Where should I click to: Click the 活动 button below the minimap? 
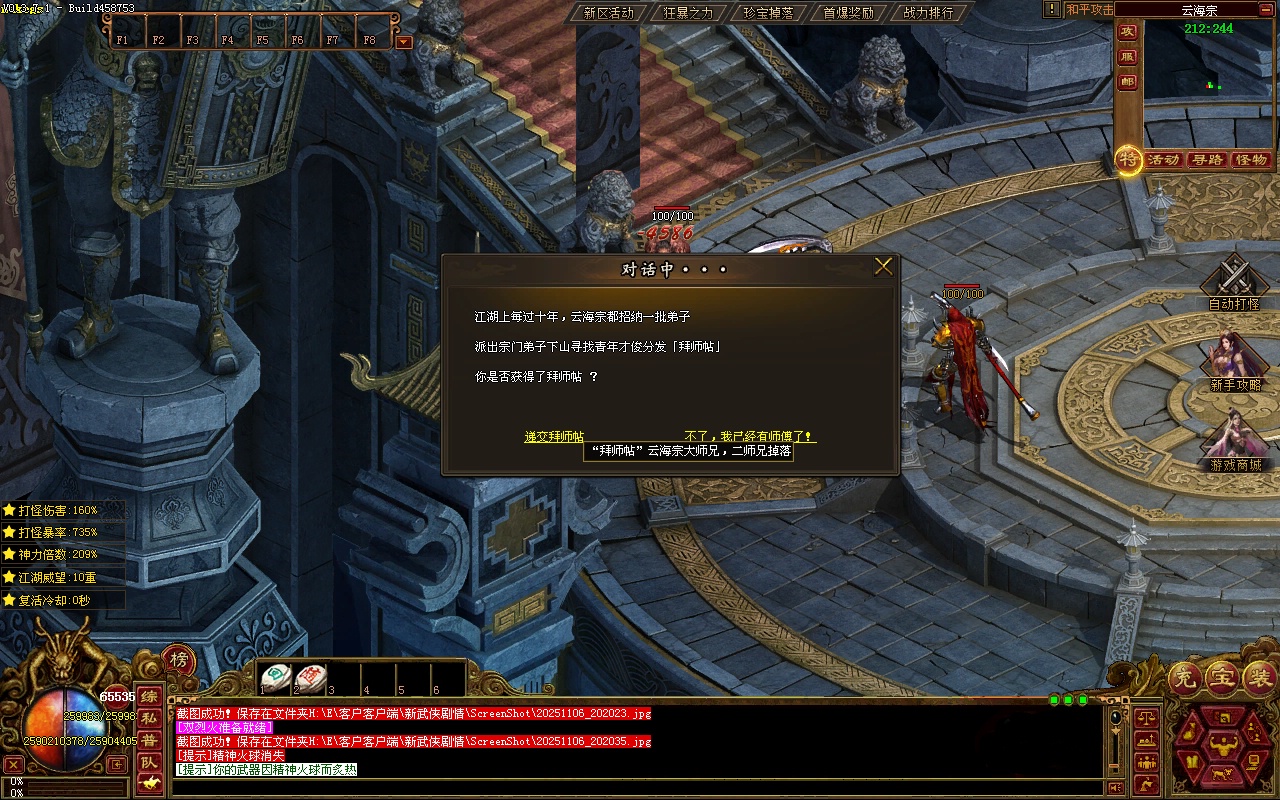[1163, 160]
